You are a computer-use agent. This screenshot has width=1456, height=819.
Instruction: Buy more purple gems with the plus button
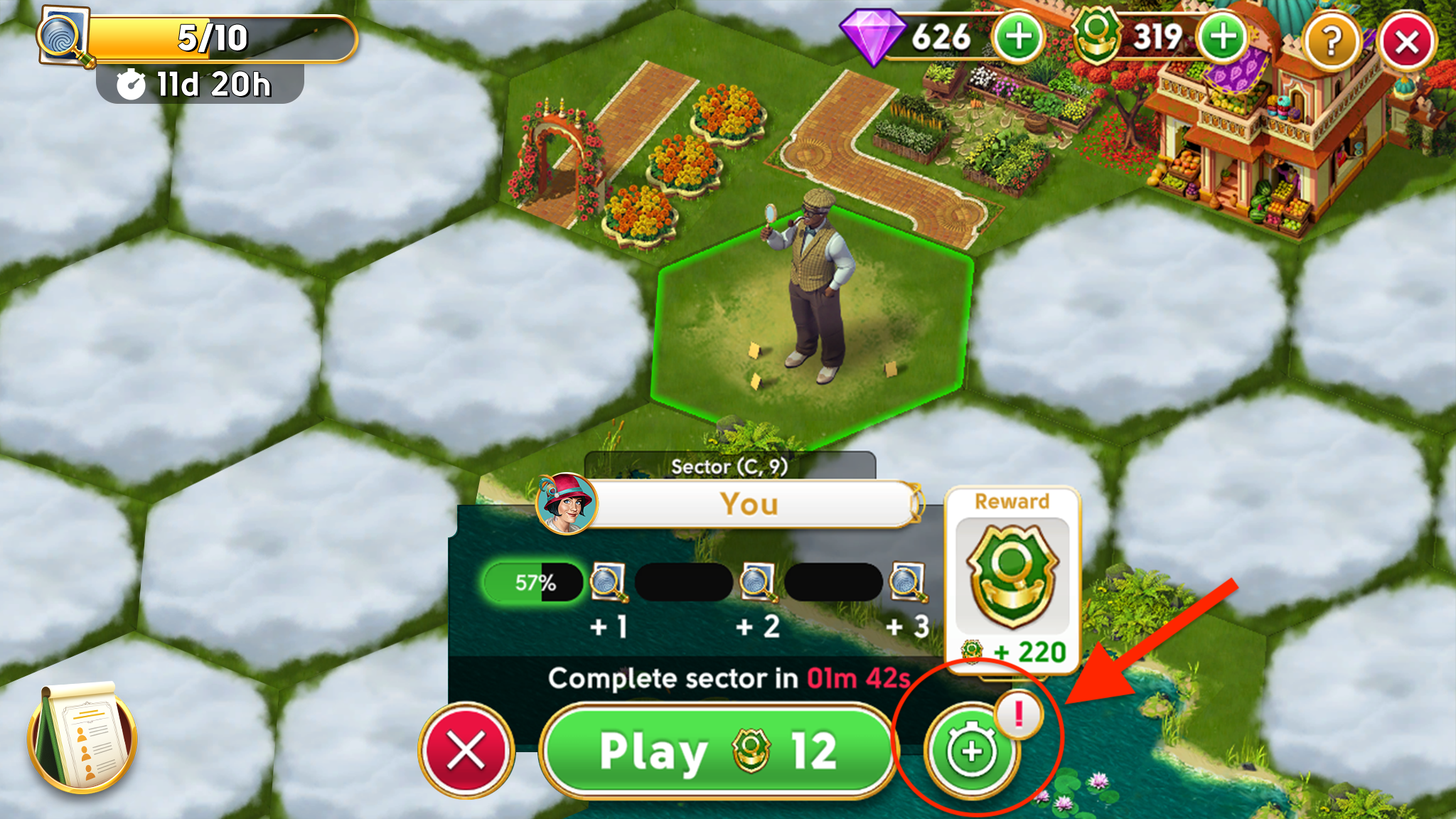(1018, 38)
